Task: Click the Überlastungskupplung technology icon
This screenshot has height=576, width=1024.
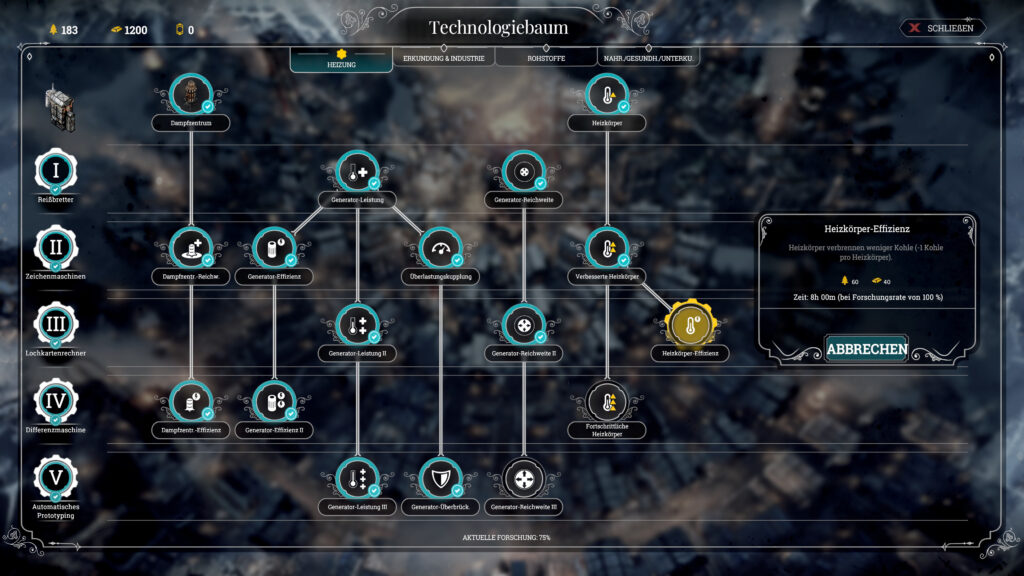Action: (440, 248)
